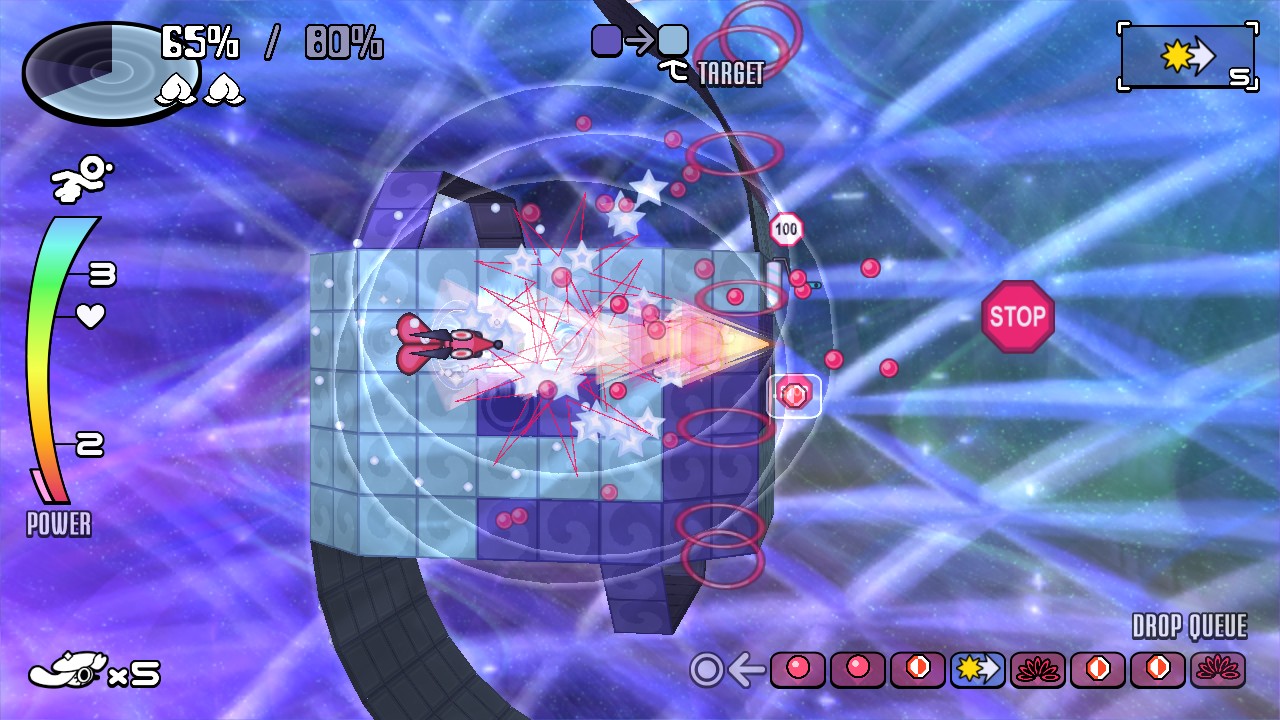Click the DROP QUEUE label
The height and width of the screenshot is (720, 1280).
click(1188, 625)
